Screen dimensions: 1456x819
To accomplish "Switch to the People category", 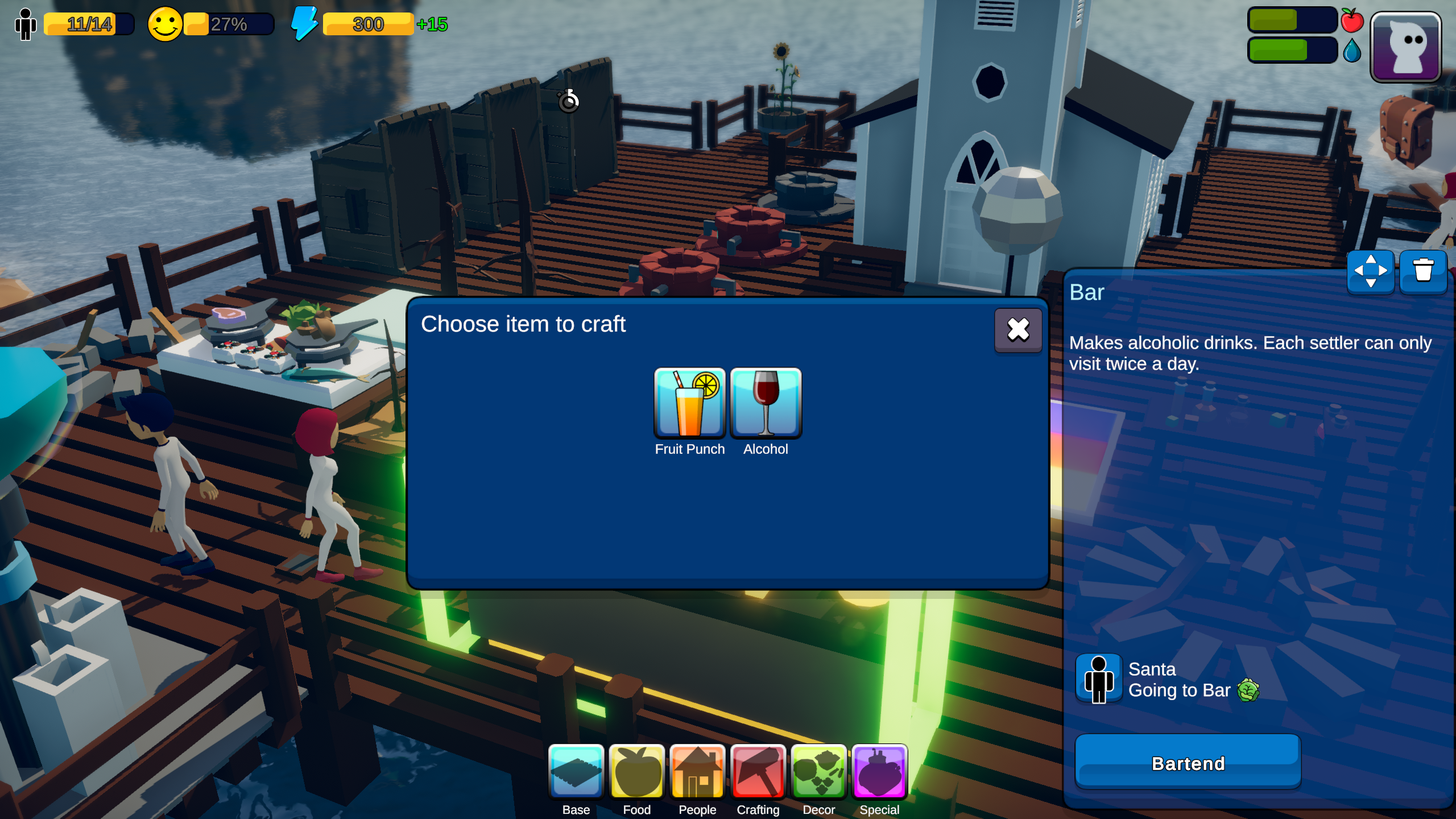I will point(697,772).
